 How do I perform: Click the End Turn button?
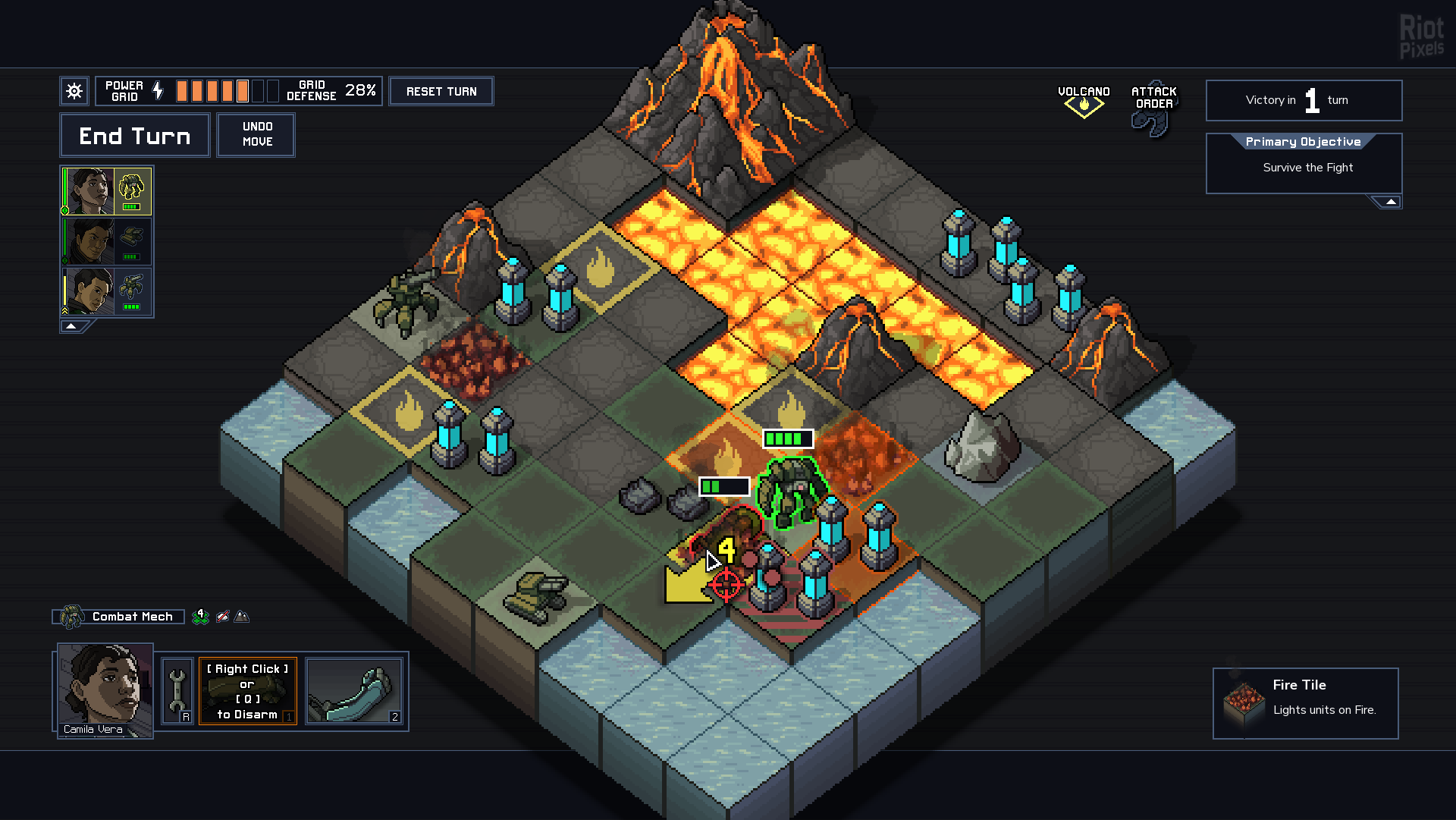coord(134,136)
